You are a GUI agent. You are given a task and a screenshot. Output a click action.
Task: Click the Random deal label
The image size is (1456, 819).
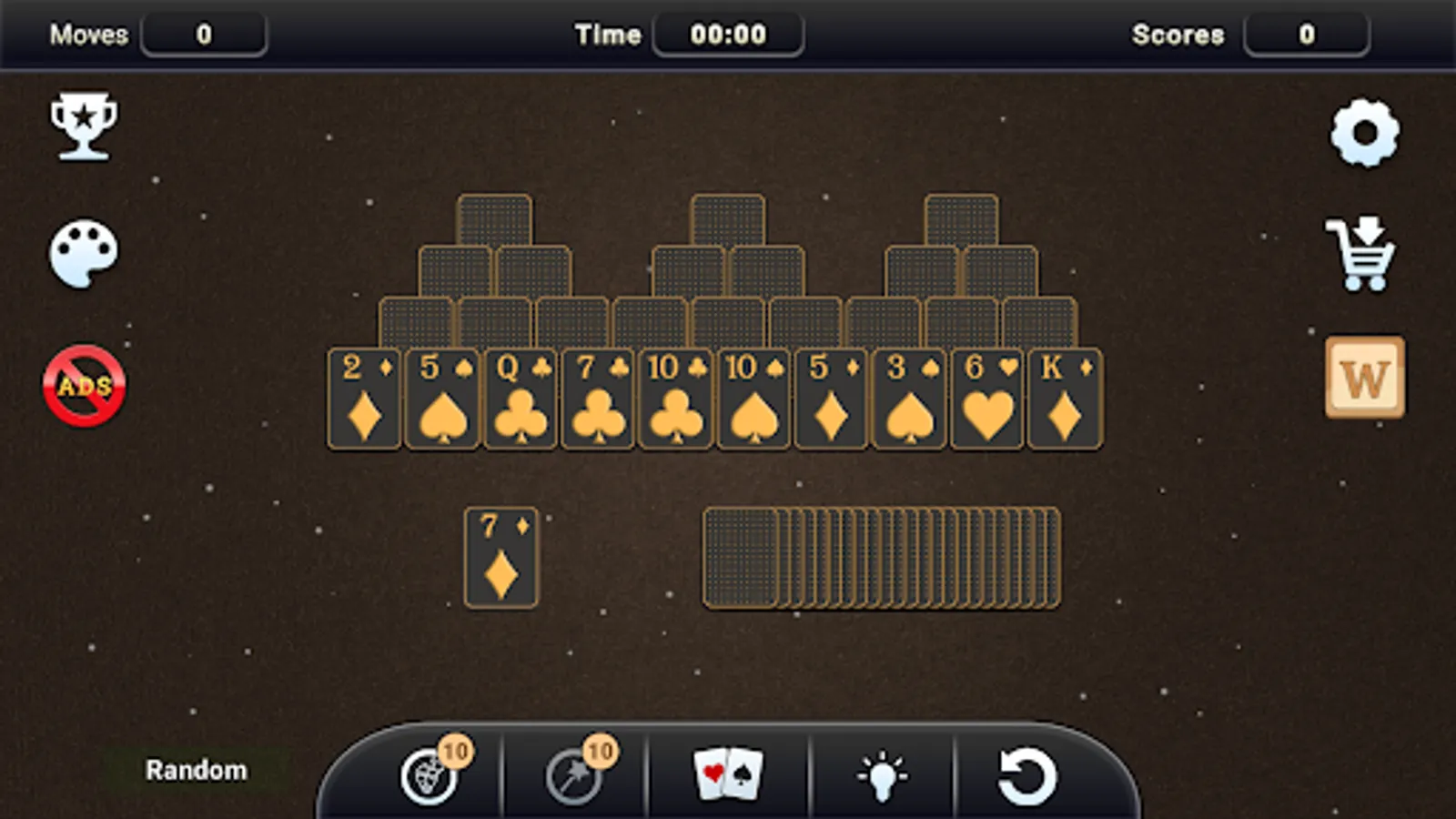196,769
